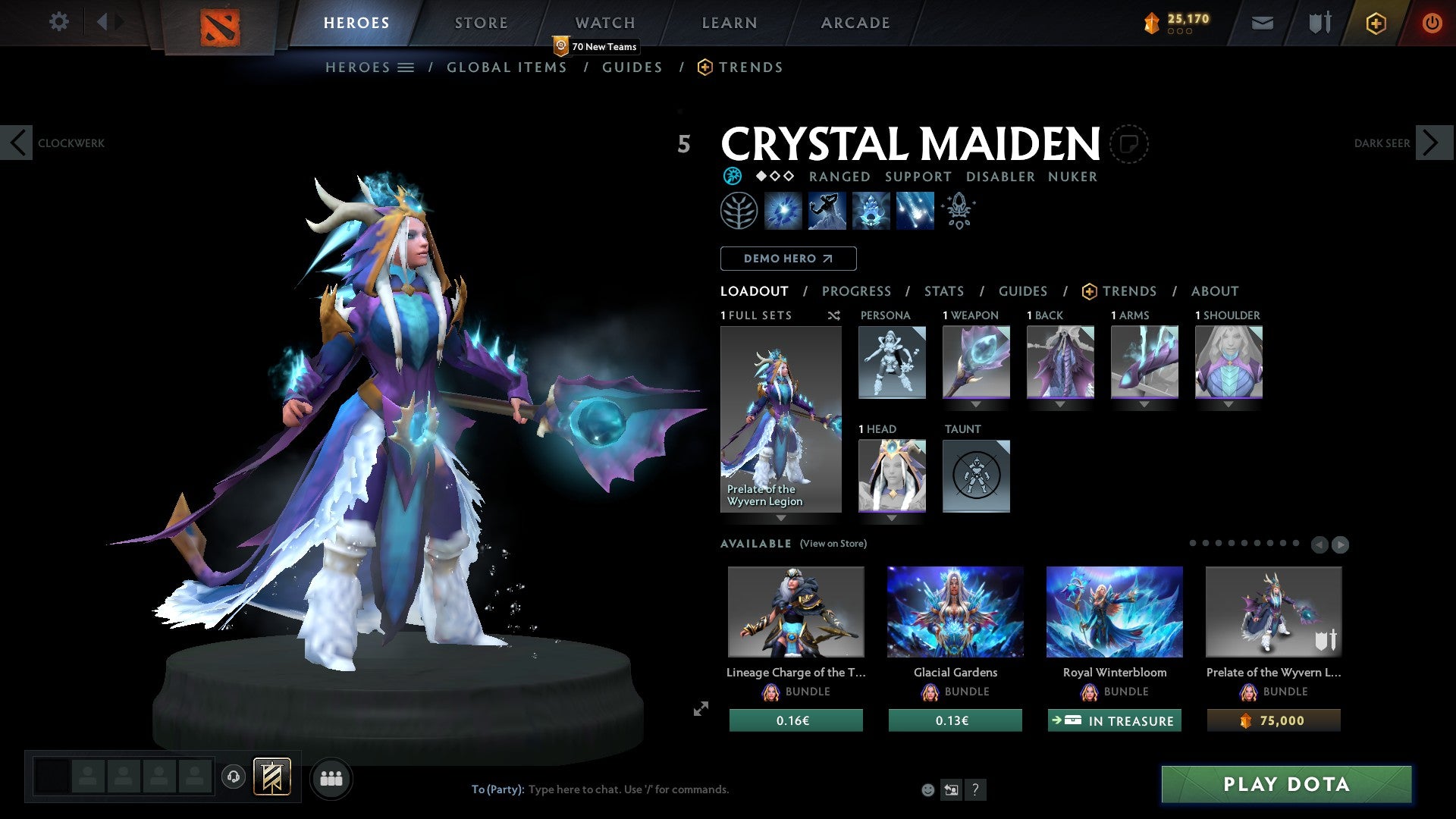Open the WATCH menu
This screenshot has height=819, width=1456.
click(604, 22)
